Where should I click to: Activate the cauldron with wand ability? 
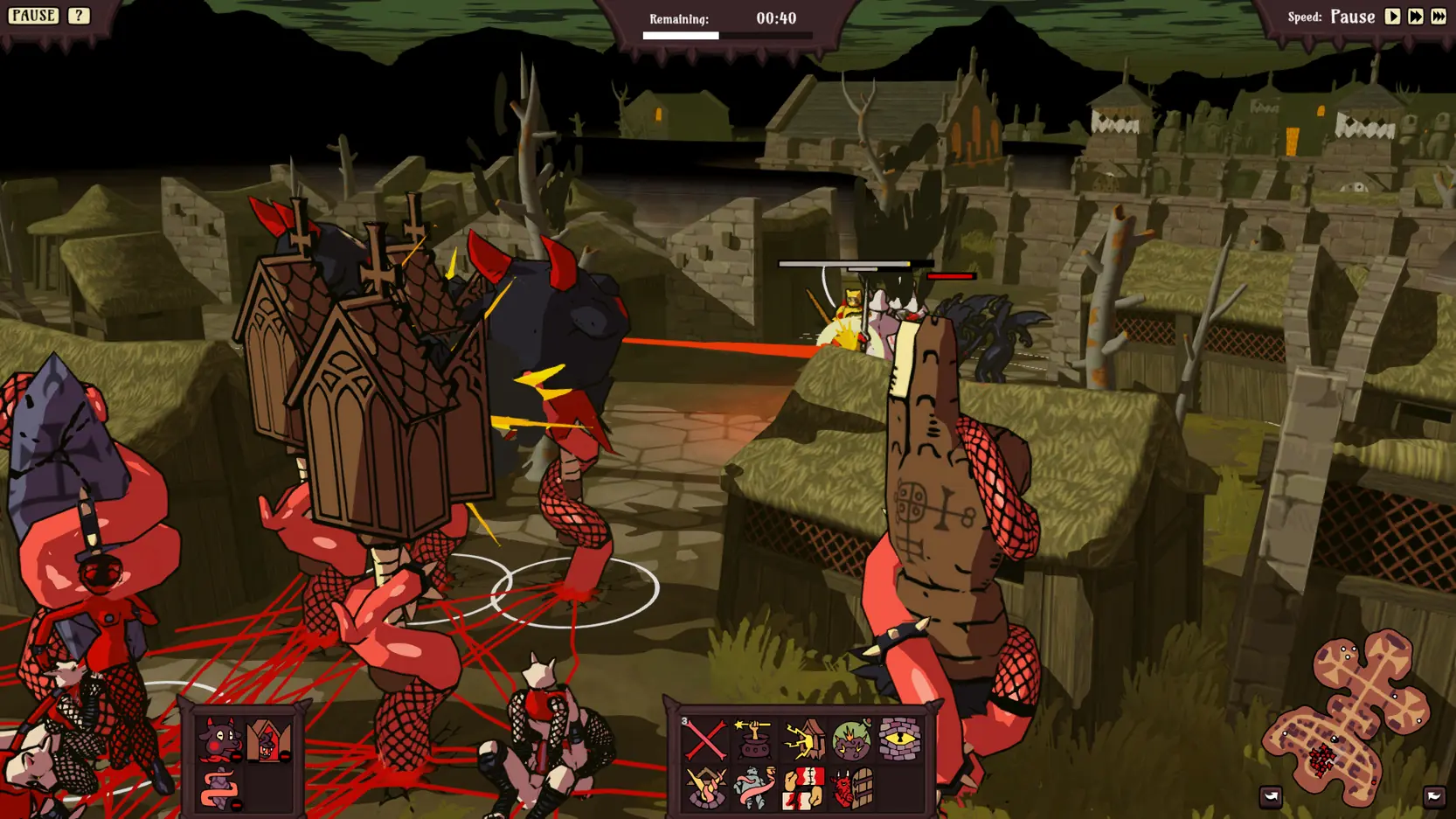click(x=753, y=739)
